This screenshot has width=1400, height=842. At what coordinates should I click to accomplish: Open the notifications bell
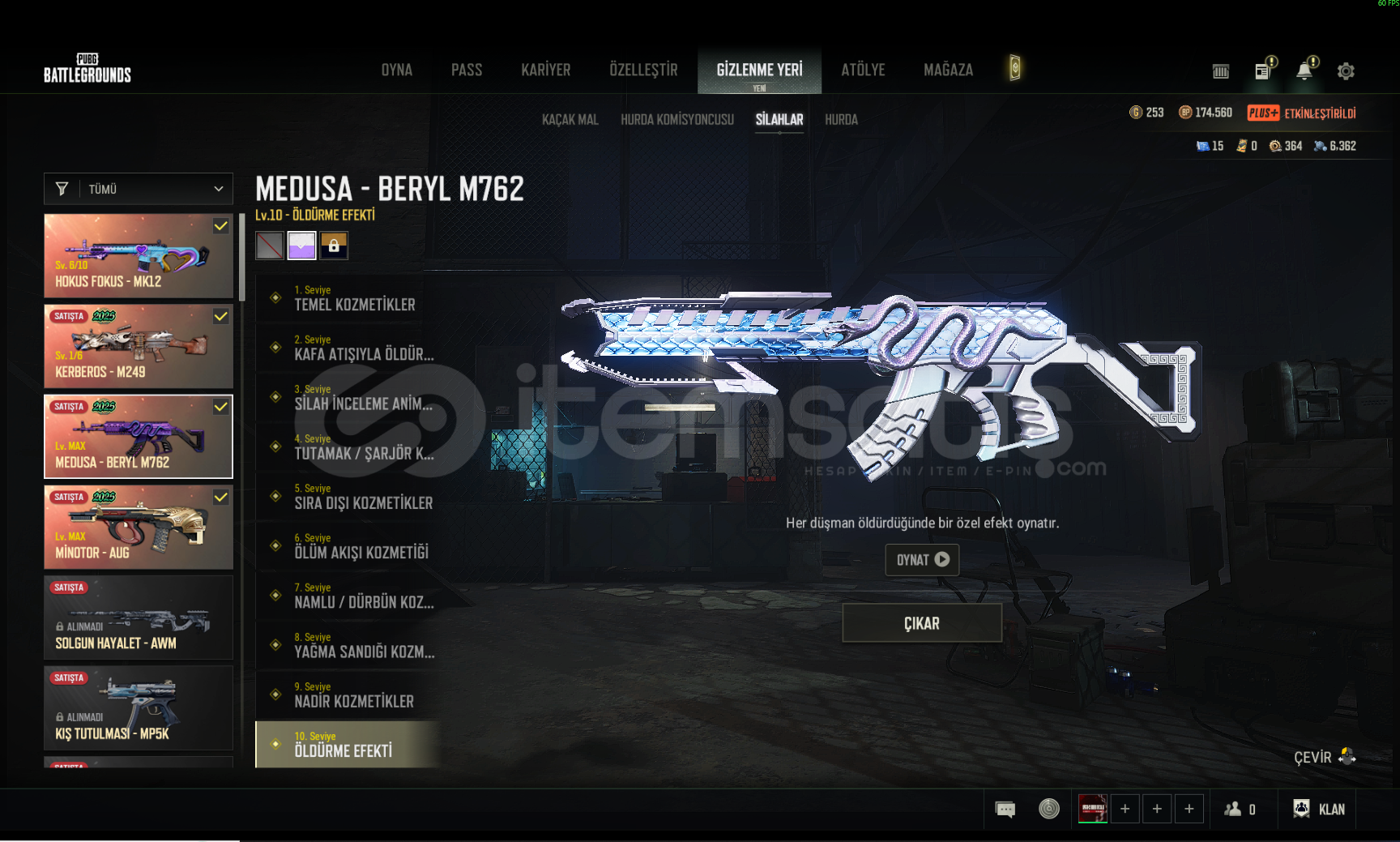(1304, 71)
